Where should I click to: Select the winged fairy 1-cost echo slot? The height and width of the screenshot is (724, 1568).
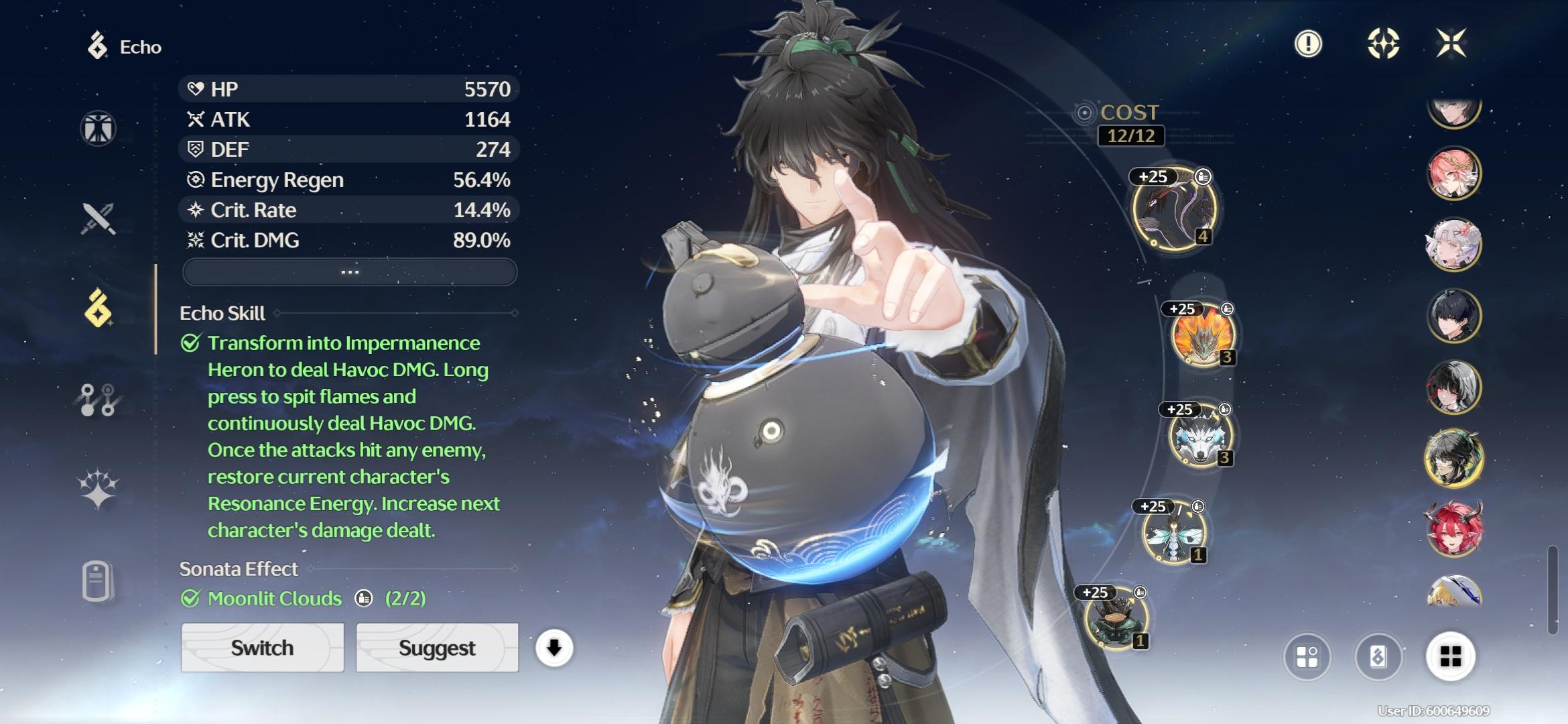[1173, 533]
